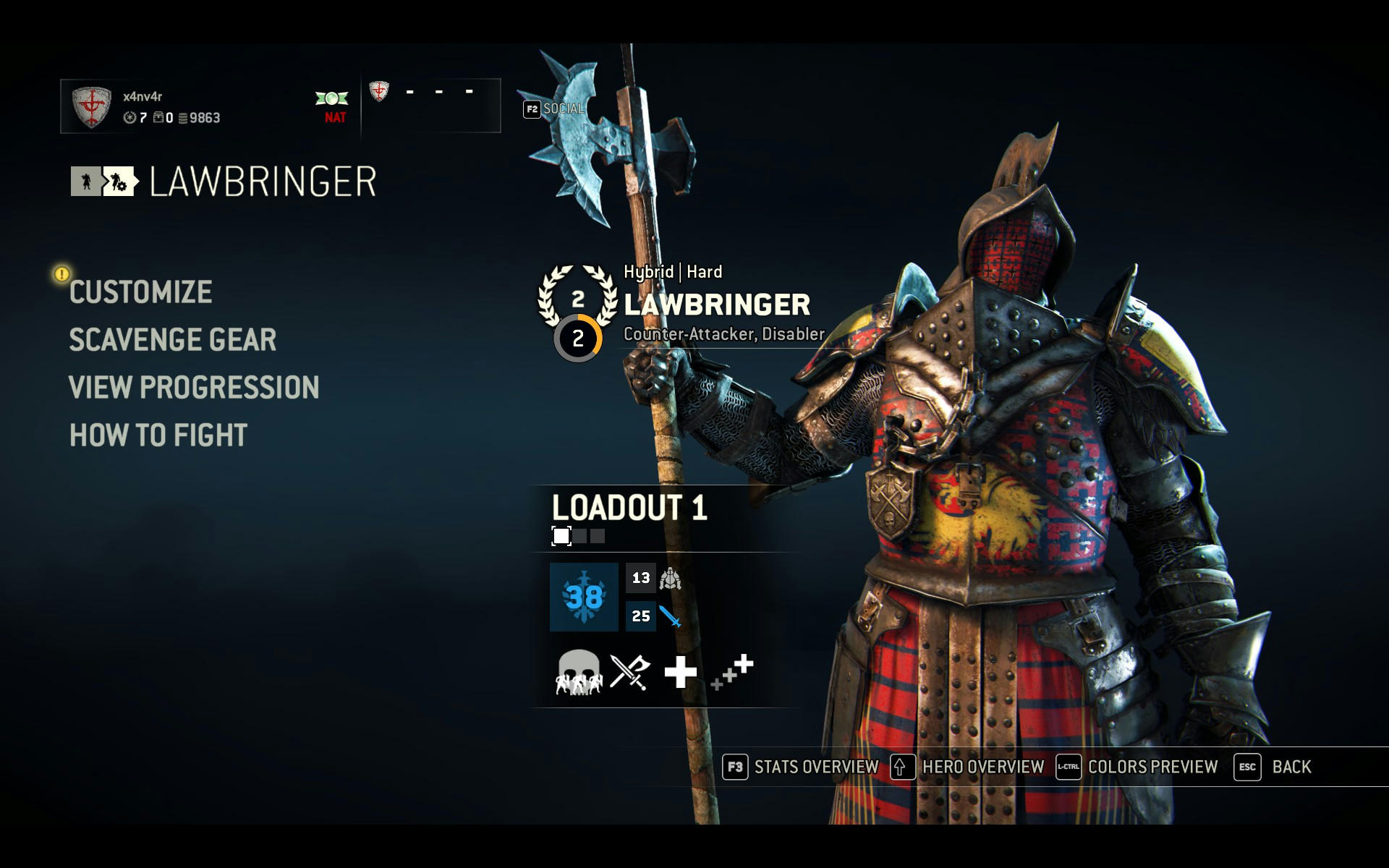Choose View Progression
1389x868 pixels.
193,388
